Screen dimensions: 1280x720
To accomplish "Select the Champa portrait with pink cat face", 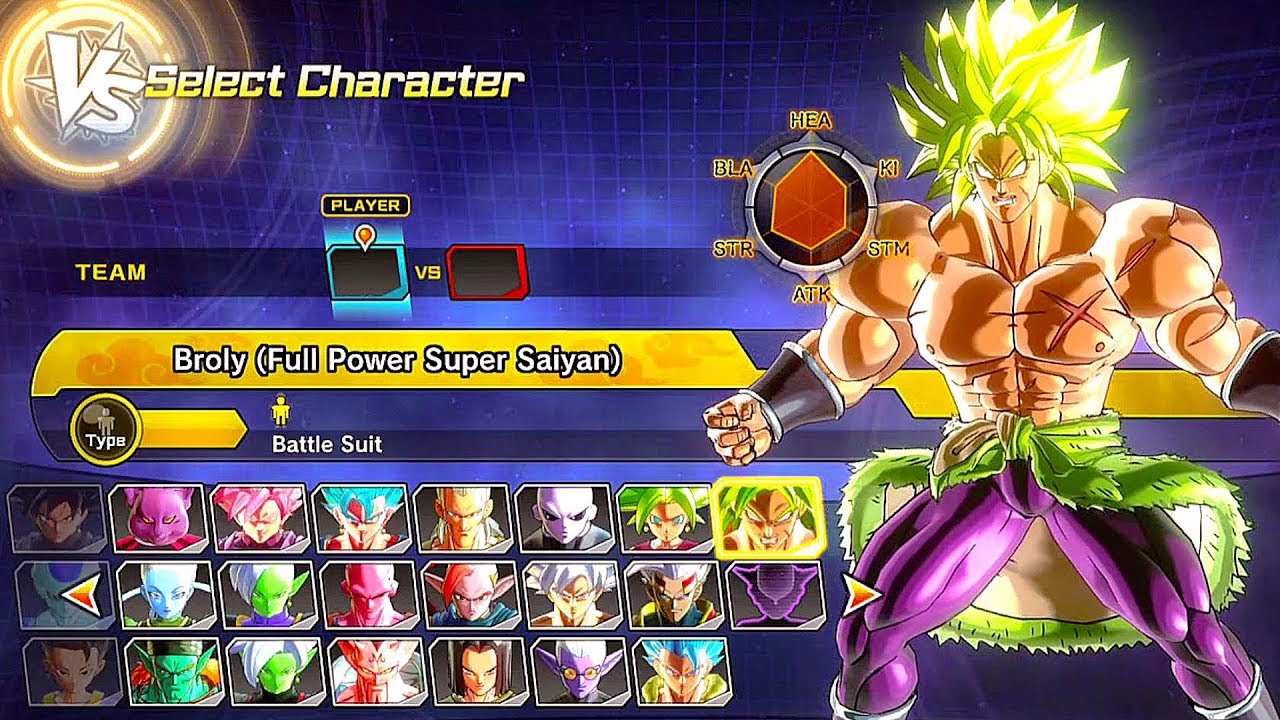I will pos(157,518).
